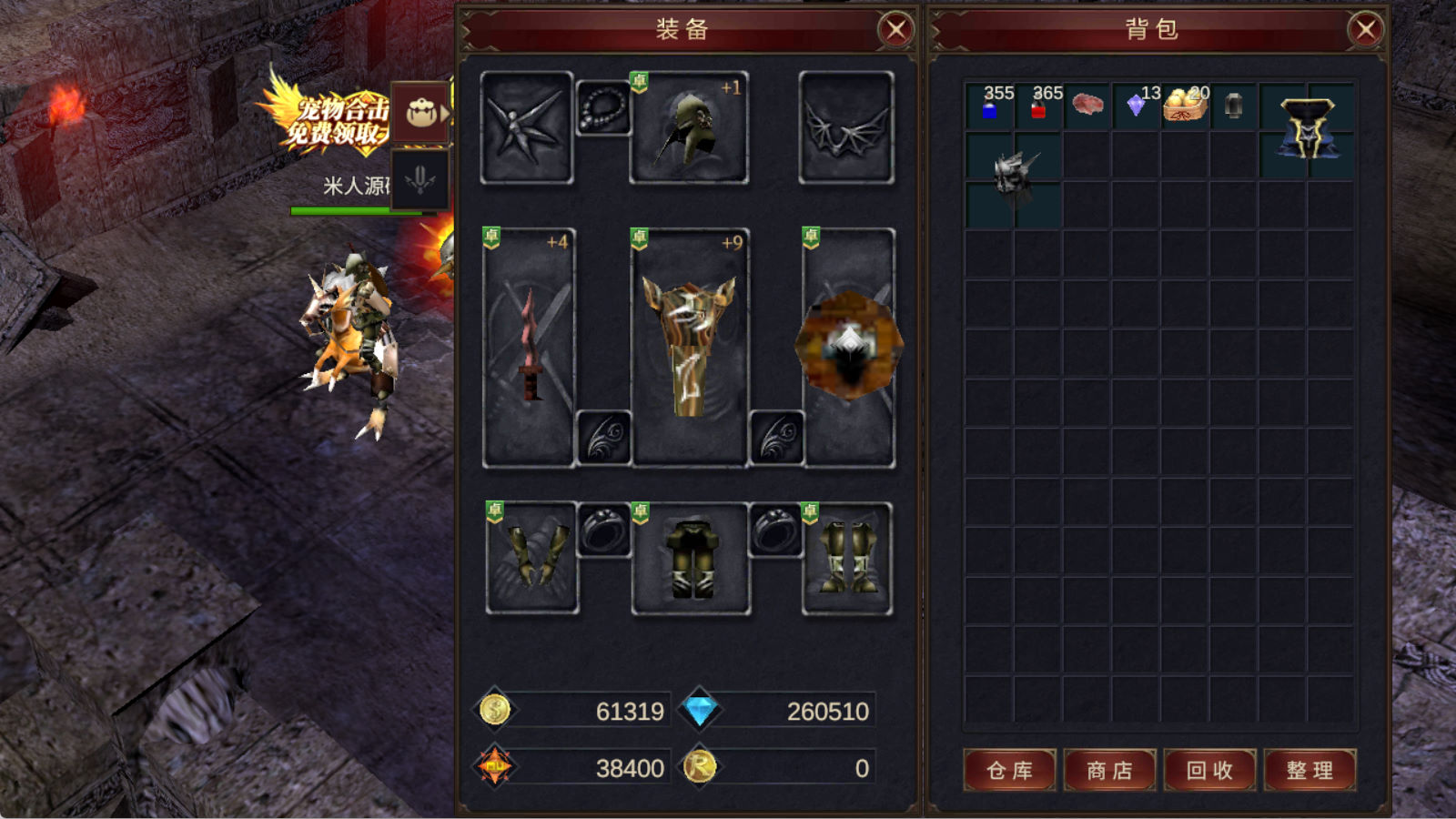Select the equipped round shield

click(x=849, y=348)
